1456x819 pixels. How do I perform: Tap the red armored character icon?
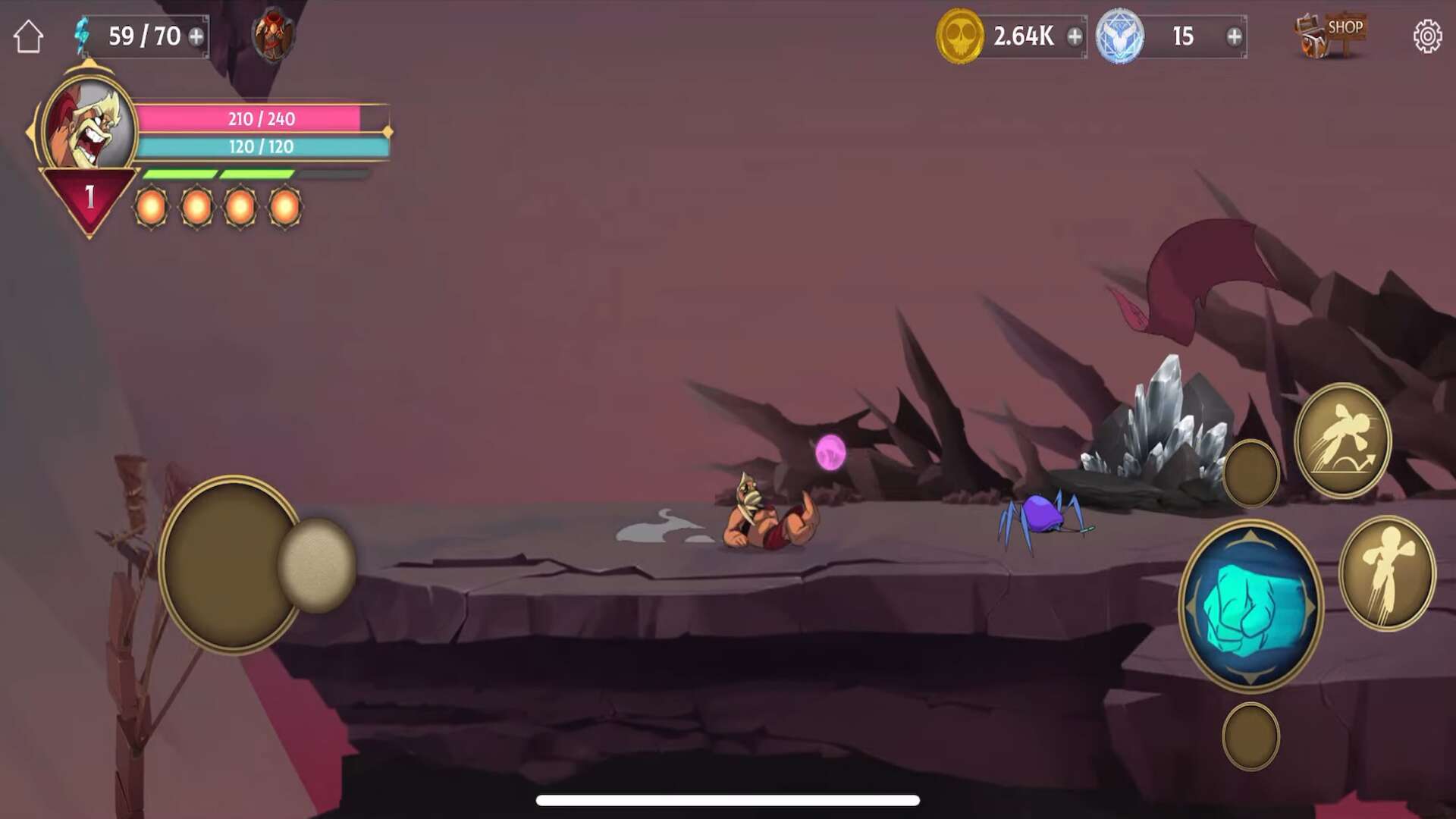pyautogui.click(x=273, y=35)
